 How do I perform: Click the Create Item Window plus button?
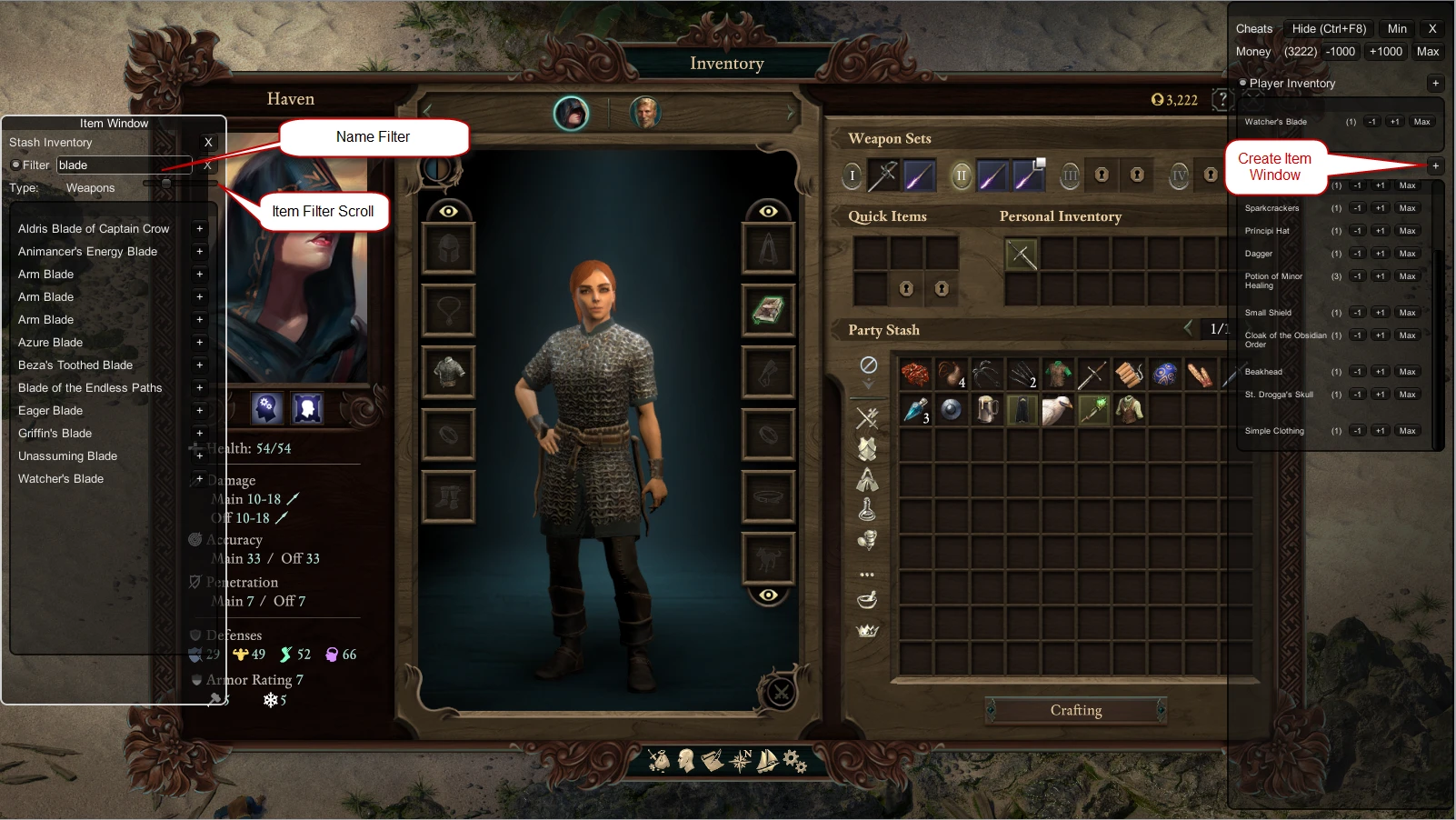tap(1435, 165)
